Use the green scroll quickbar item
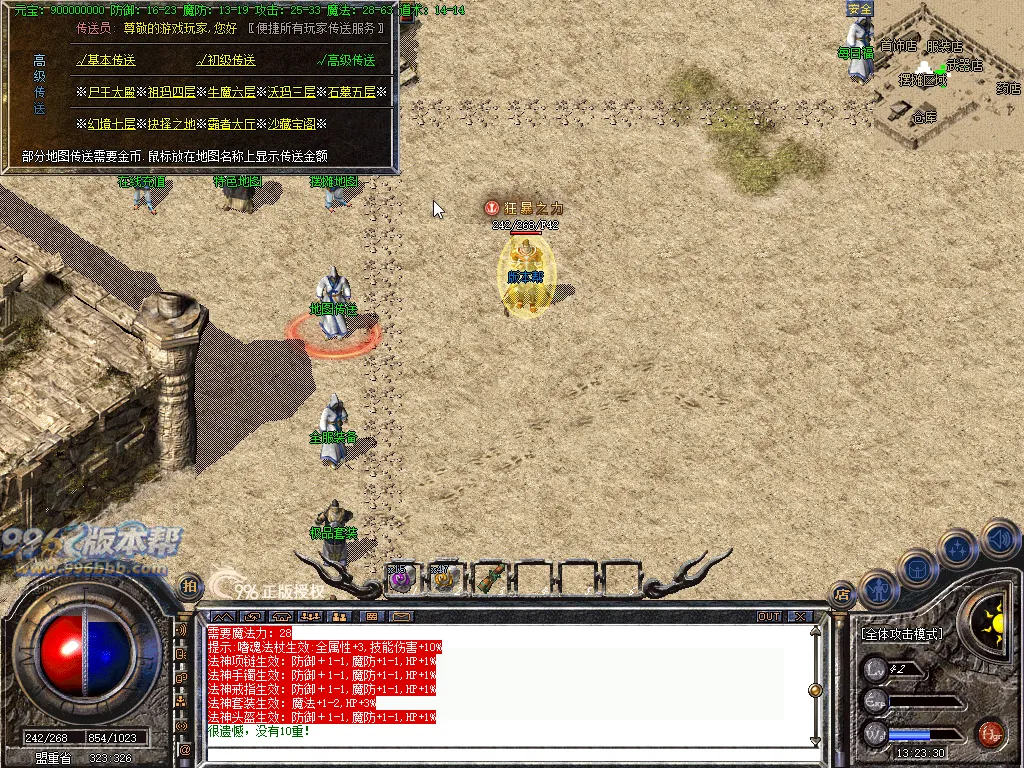 click(x=488, y=577)
